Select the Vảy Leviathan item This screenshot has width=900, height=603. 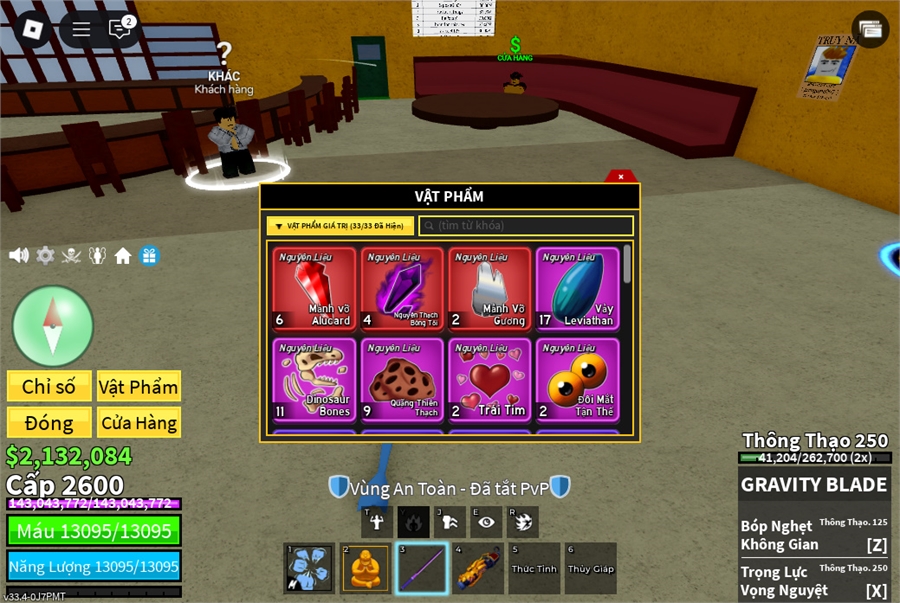pyautogui.click(x=577, y=289)
